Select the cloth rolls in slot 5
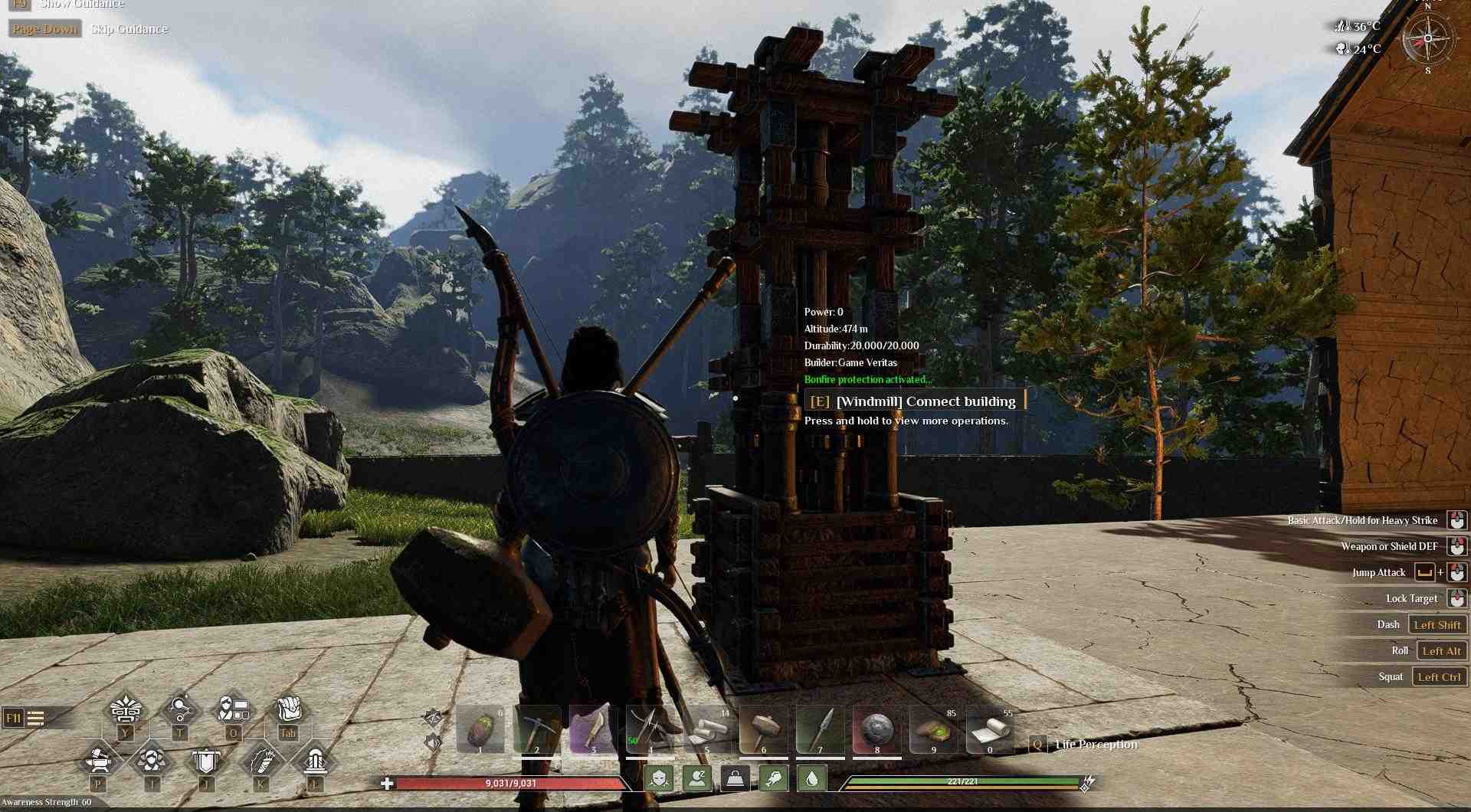The height and width of the screenshot is (812, 1471). pos(706,729)
